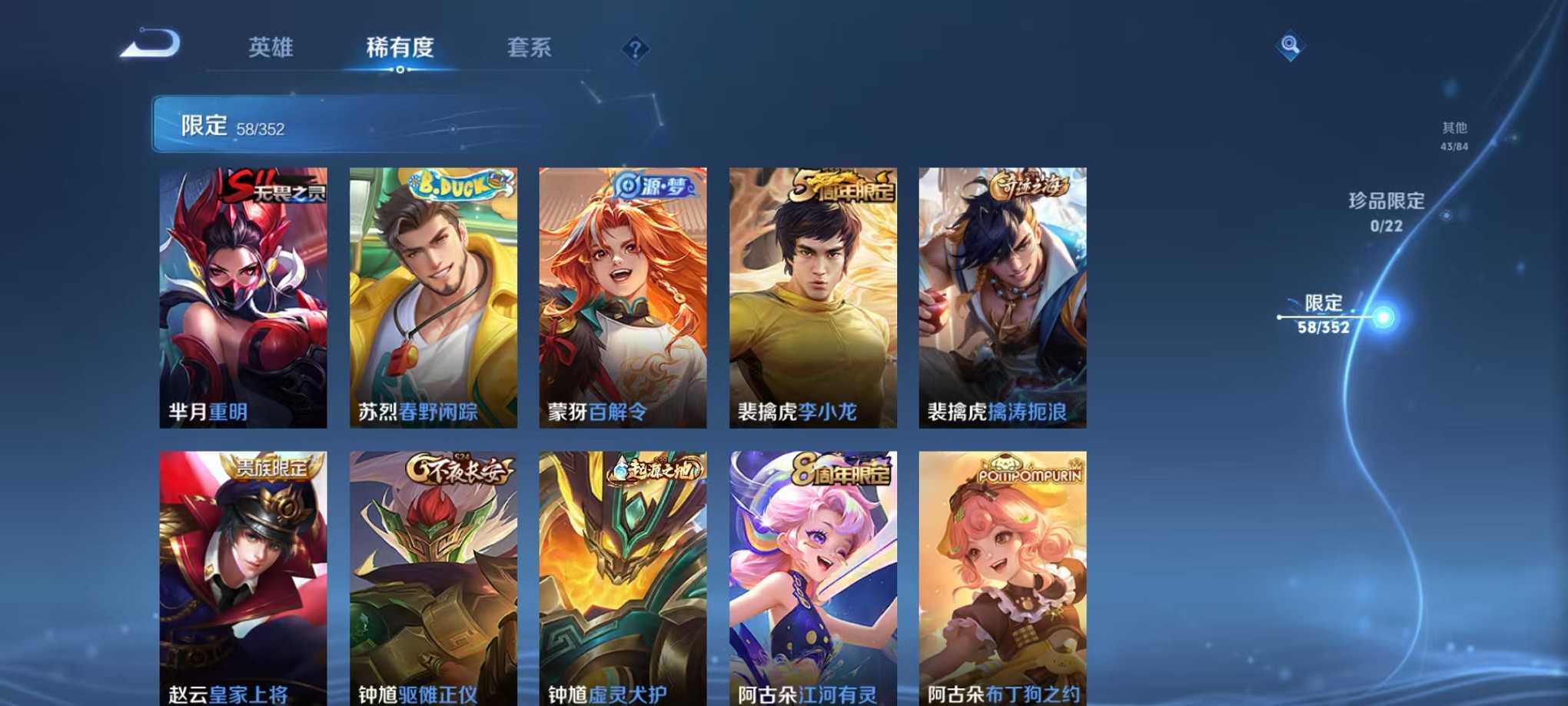Select the 稀有度 tab
The height and width of the screenshot is (706, 1568).
(x=399, y=48)
